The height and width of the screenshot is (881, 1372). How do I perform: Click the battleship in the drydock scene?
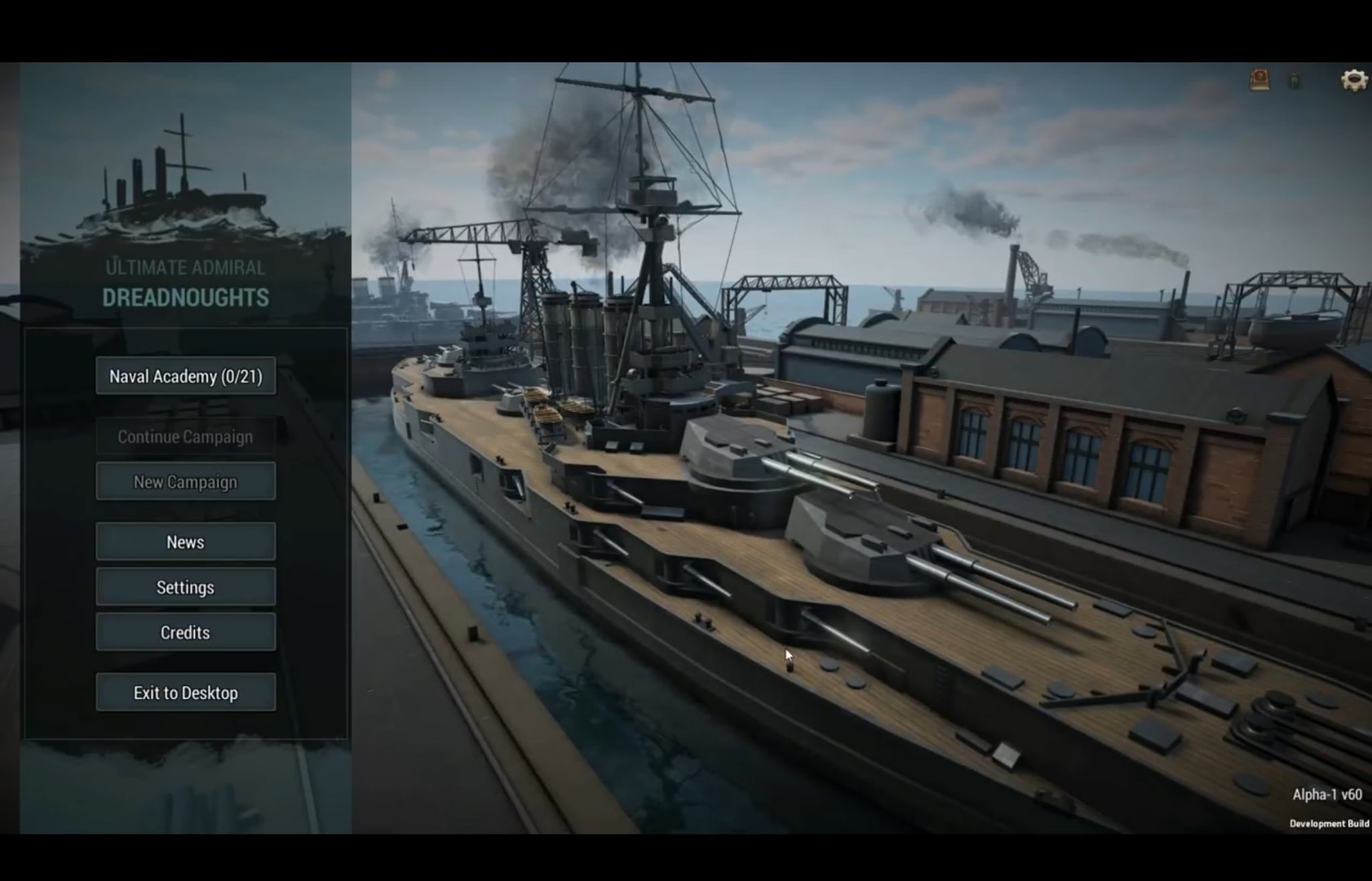pos(734,489)
